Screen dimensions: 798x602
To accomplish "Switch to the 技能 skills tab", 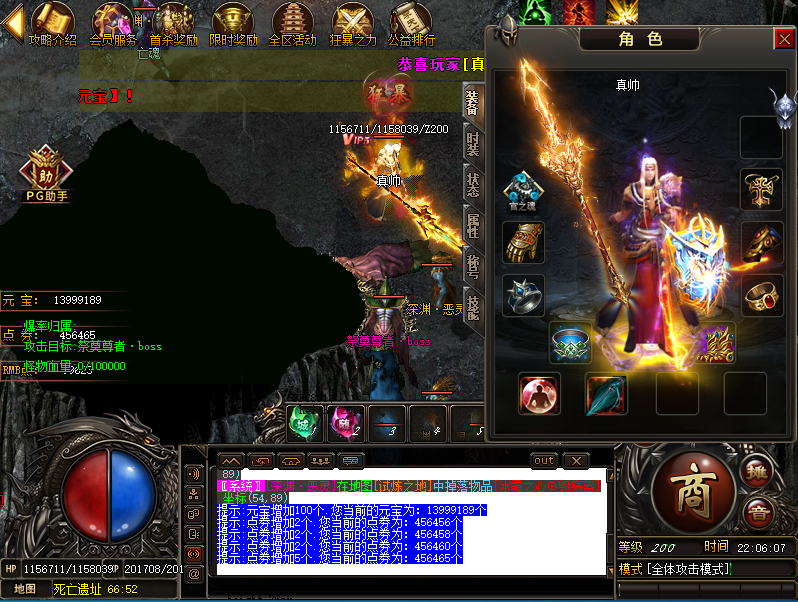I will (473, 308).
